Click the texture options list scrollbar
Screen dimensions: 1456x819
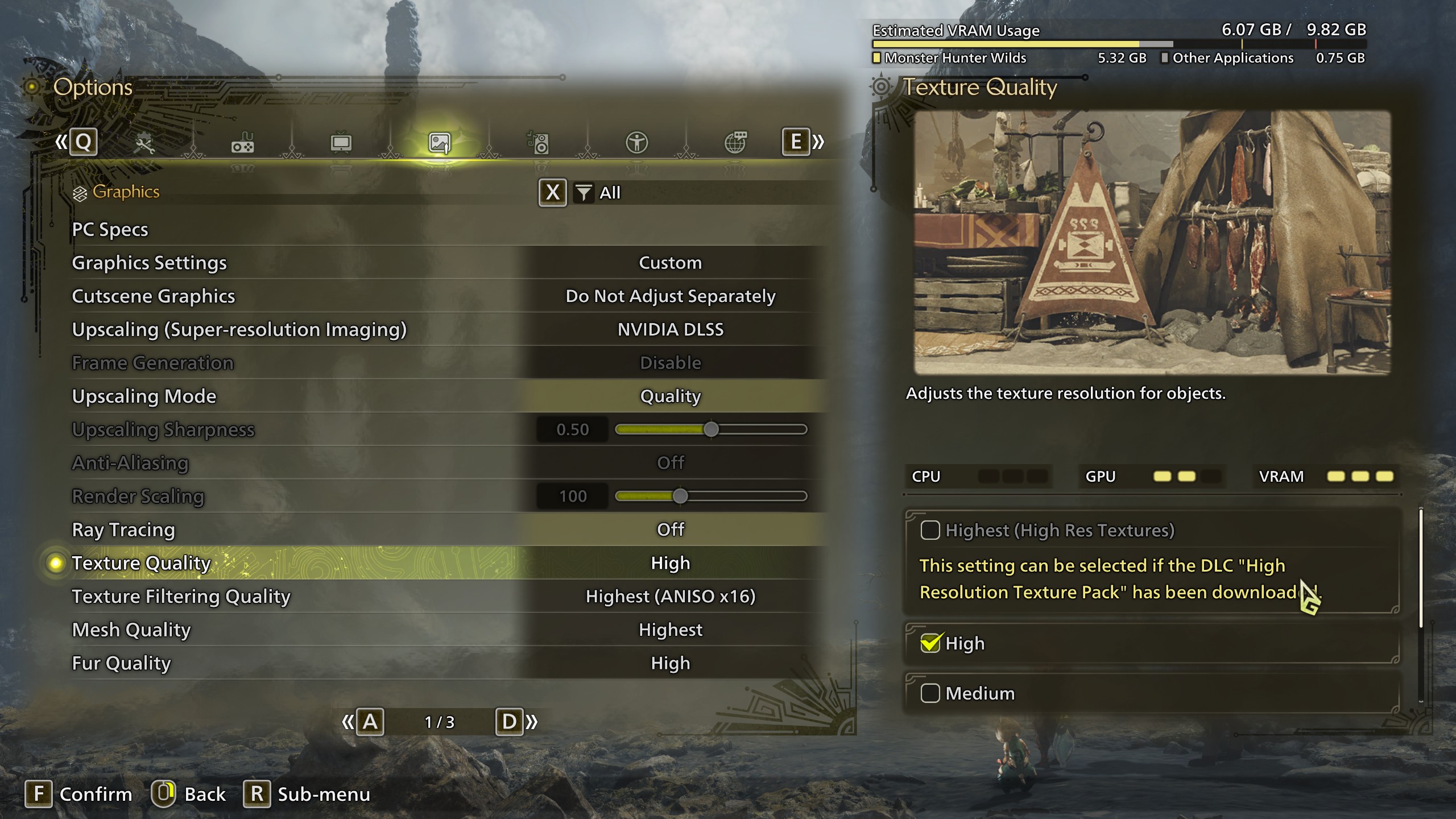click(1421, 569)
